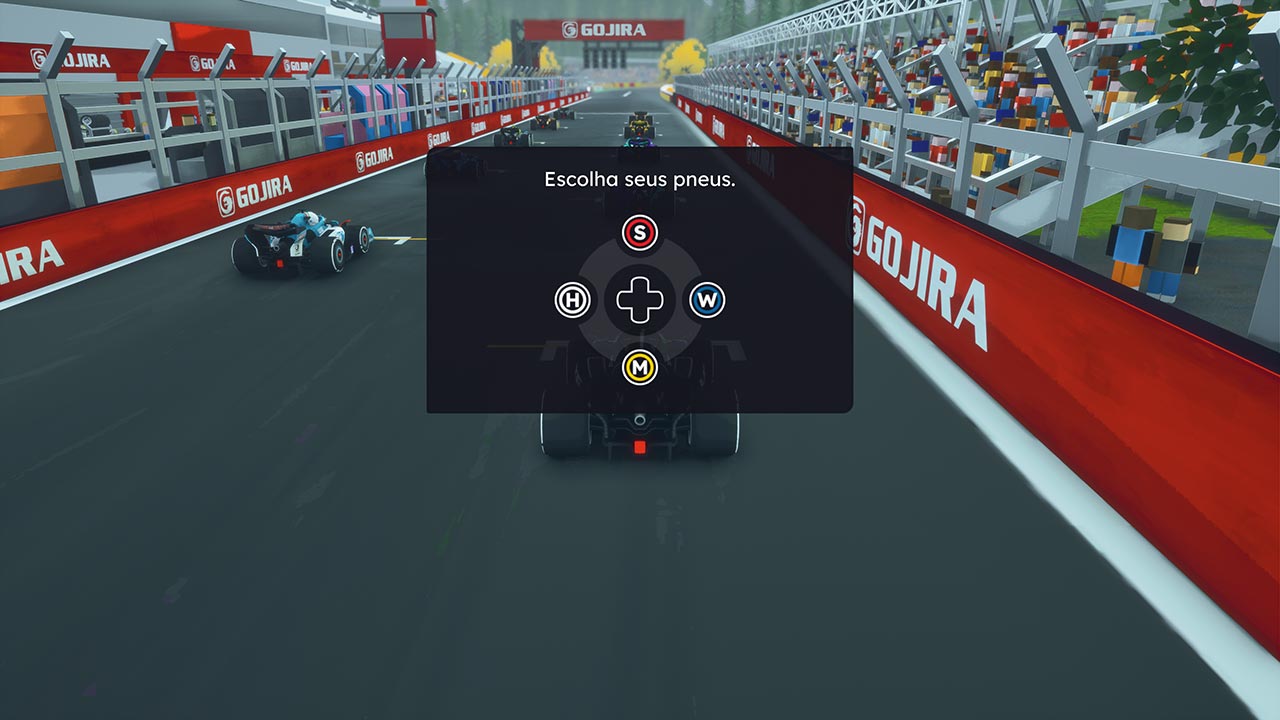
Task: Select the yellow medium tyre (M)
Action: (640, 368)
